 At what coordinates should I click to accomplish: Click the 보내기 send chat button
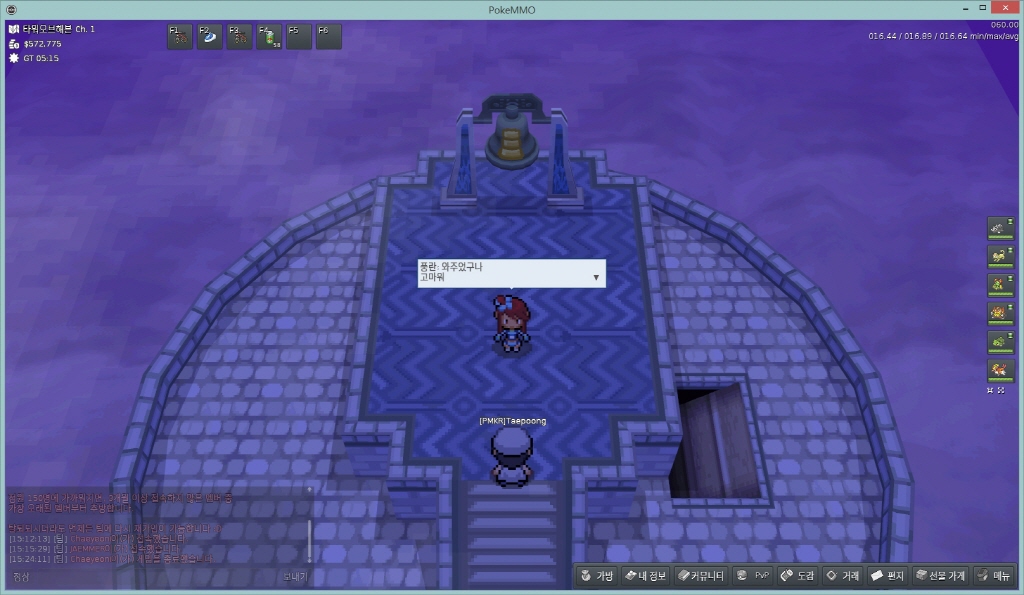click(x=295, y=576)
